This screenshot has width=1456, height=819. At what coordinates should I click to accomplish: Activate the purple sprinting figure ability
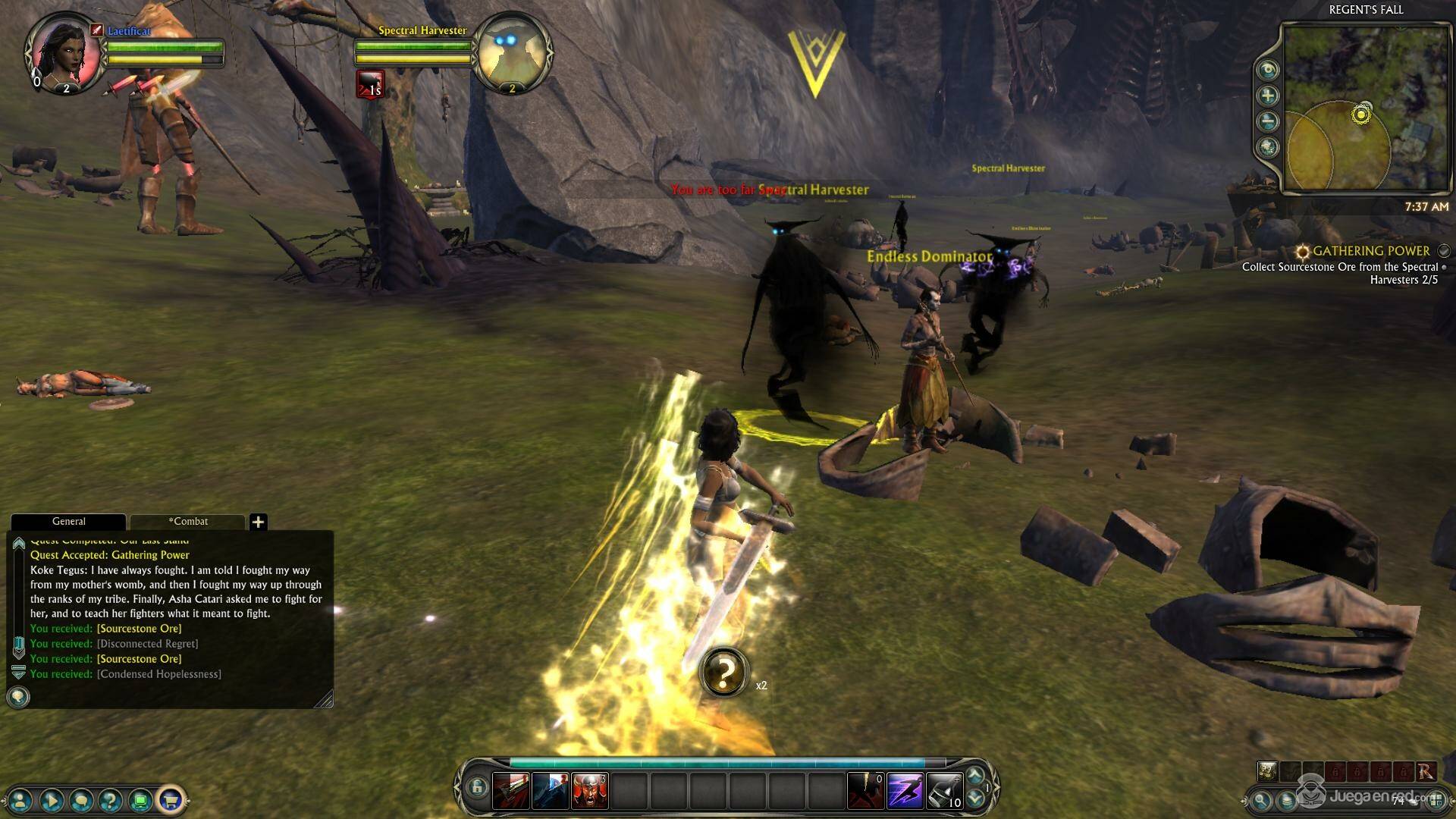tap(905, 790)
